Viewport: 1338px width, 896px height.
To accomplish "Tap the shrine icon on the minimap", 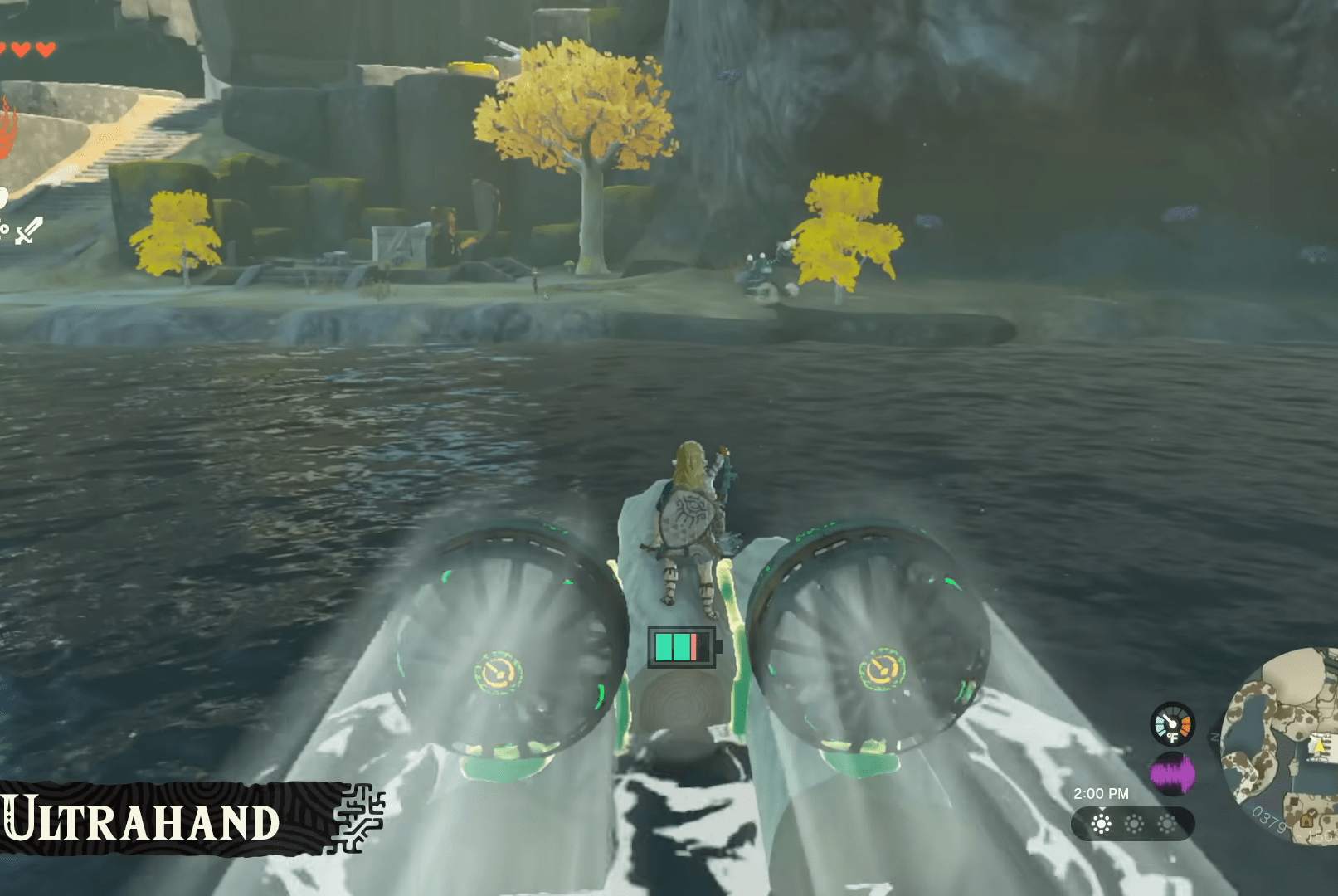I will pos(1309,820).
